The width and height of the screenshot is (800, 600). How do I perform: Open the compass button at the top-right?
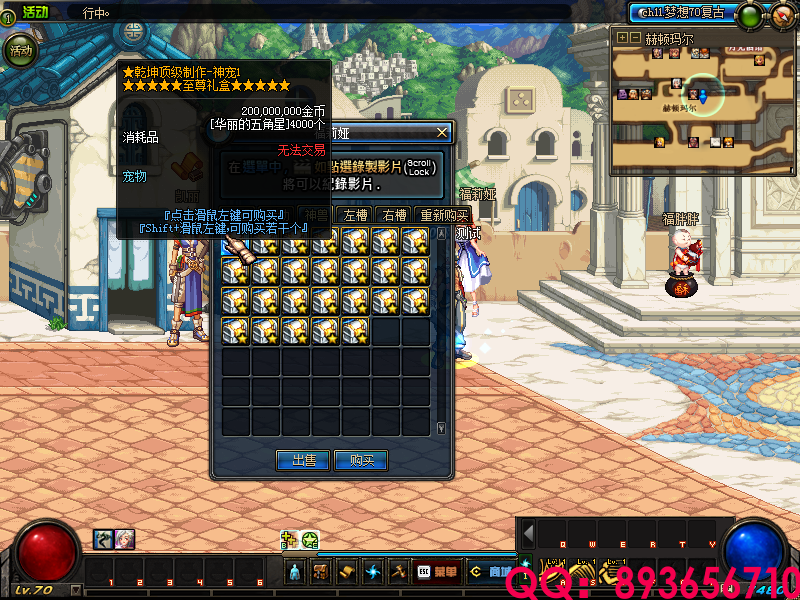782,15
